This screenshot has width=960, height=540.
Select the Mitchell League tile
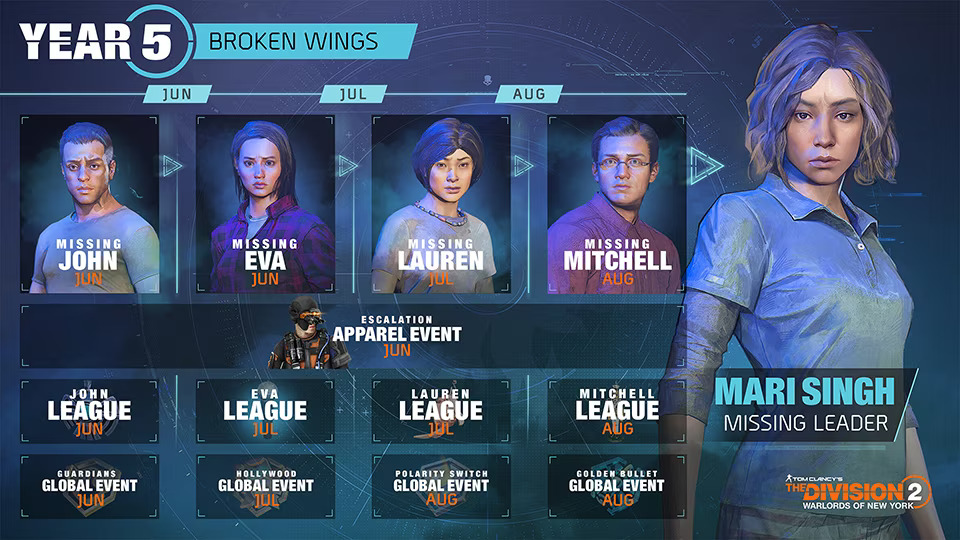pos(617,410)
